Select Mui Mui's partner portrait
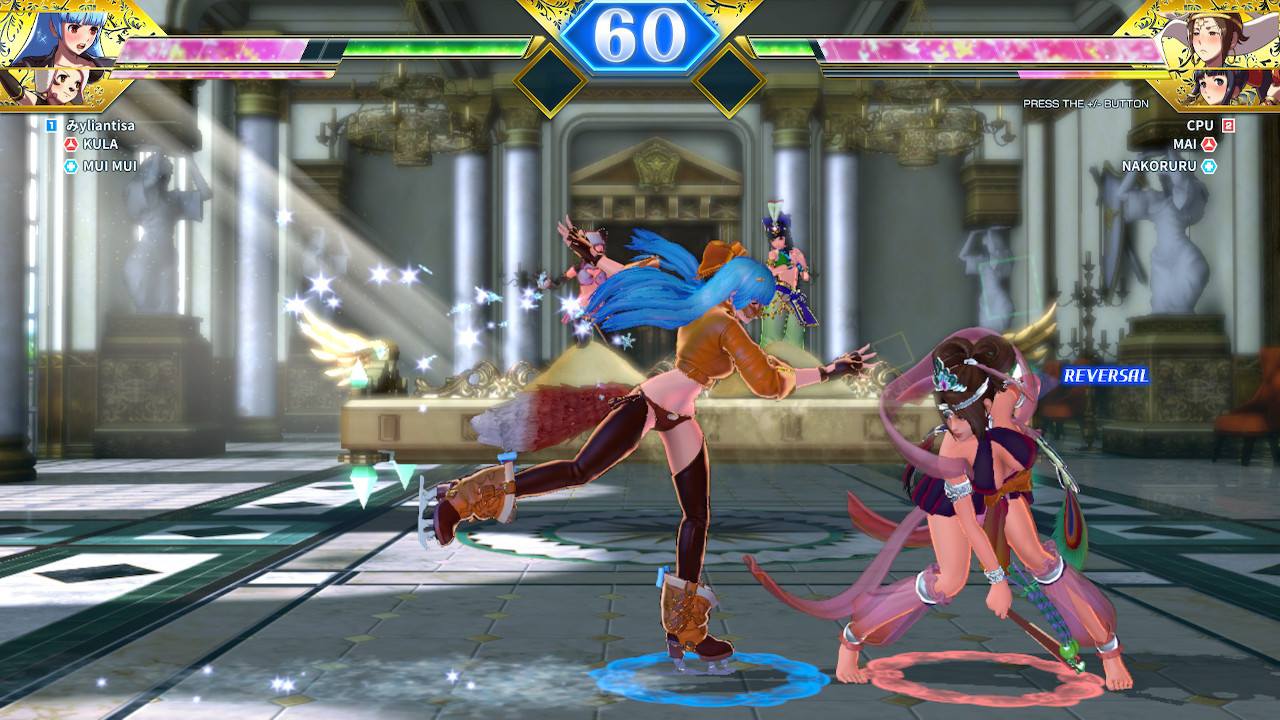The width and height of the screenshot is (1280, 720). coord(45,88)
